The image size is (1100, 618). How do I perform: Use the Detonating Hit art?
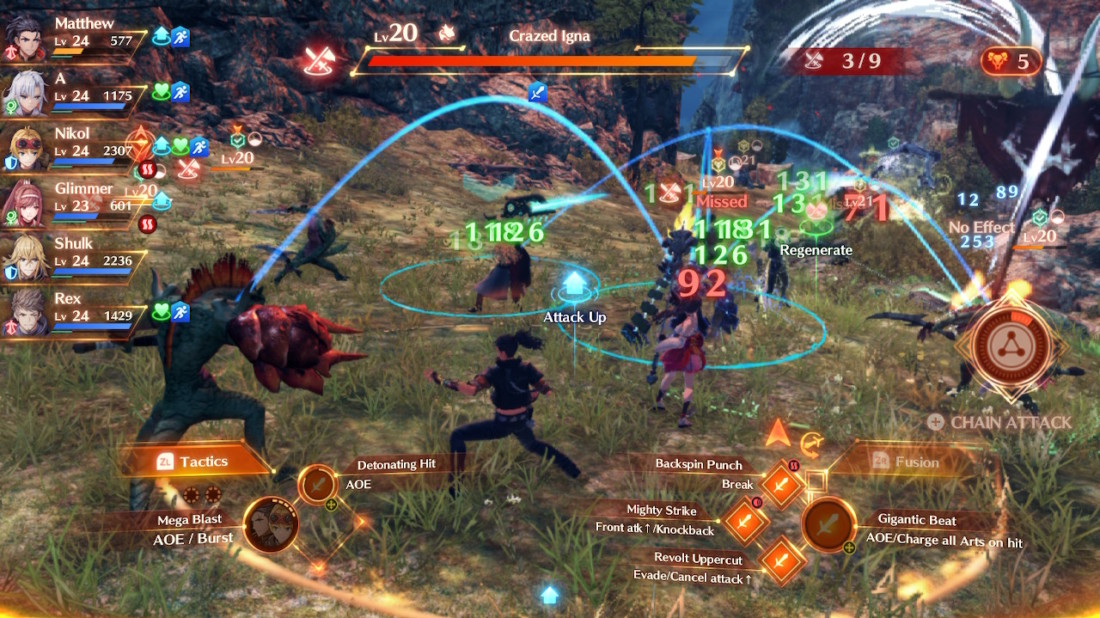(x=318, y=485)
